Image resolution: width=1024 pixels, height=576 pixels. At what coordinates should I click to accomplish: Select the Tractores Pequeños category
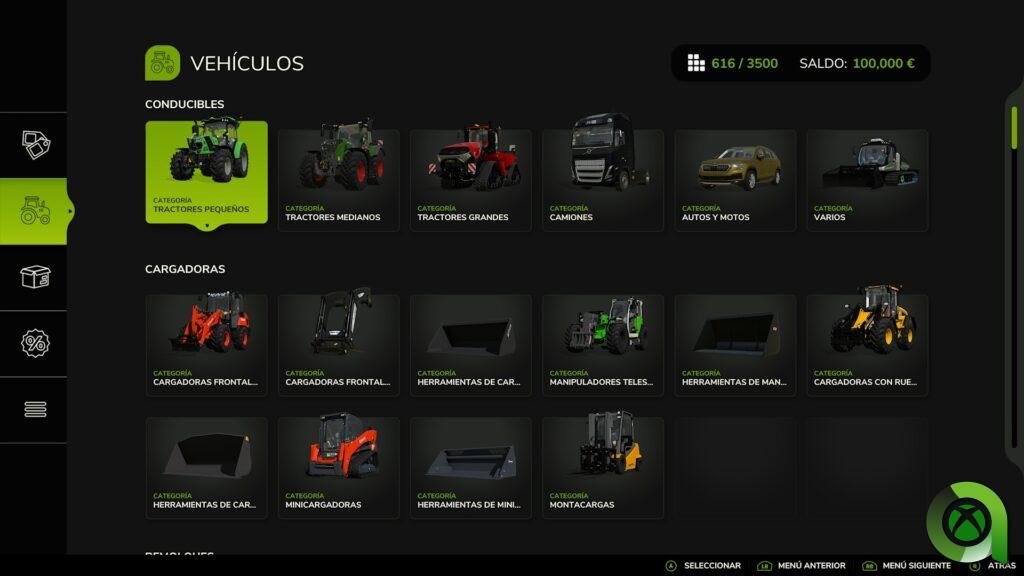click(x=206, y=172)
